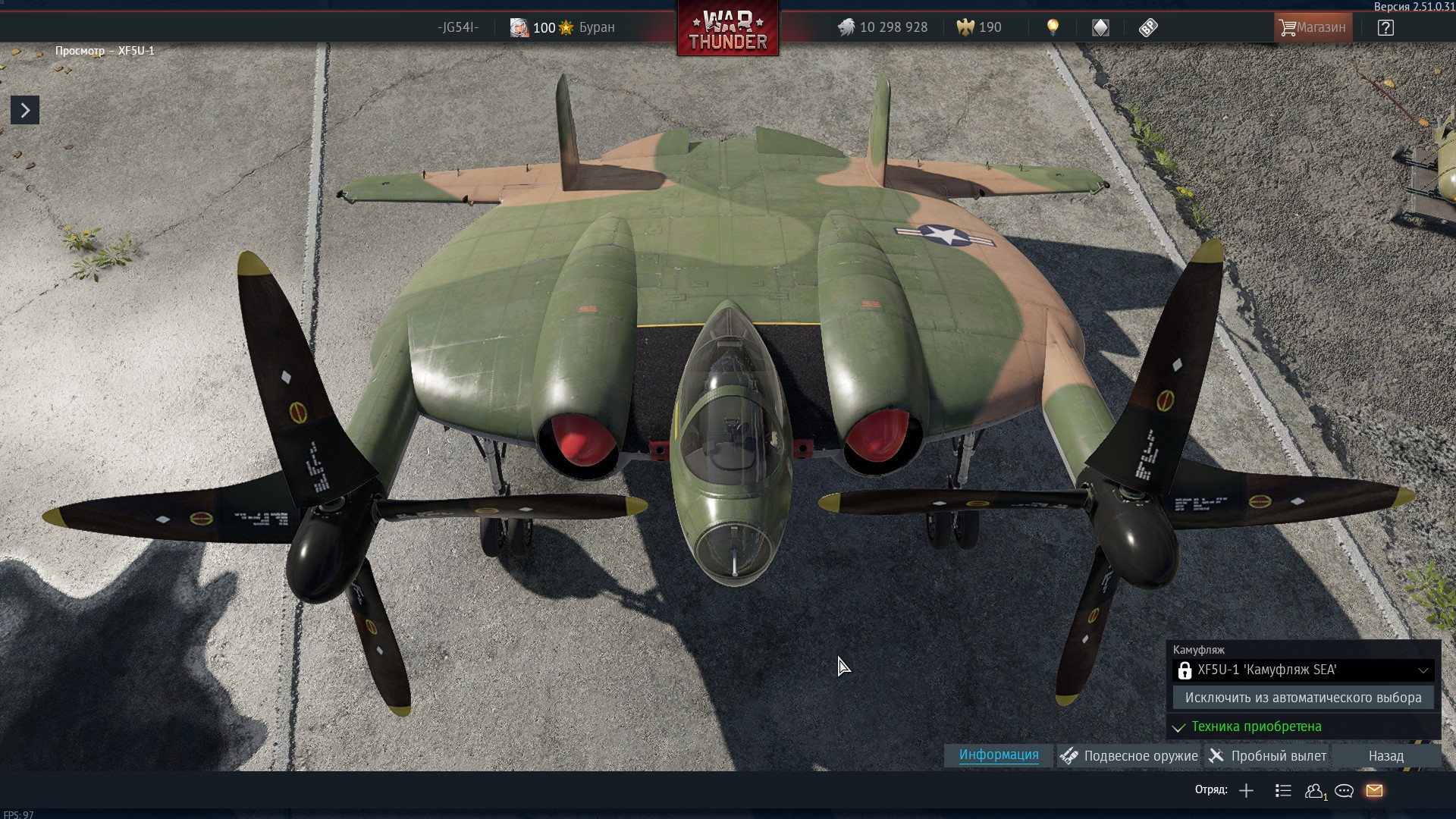Open the contacts/friends icon
This screenshot has width=1456, height=819.
click(x=1314, y=791)
